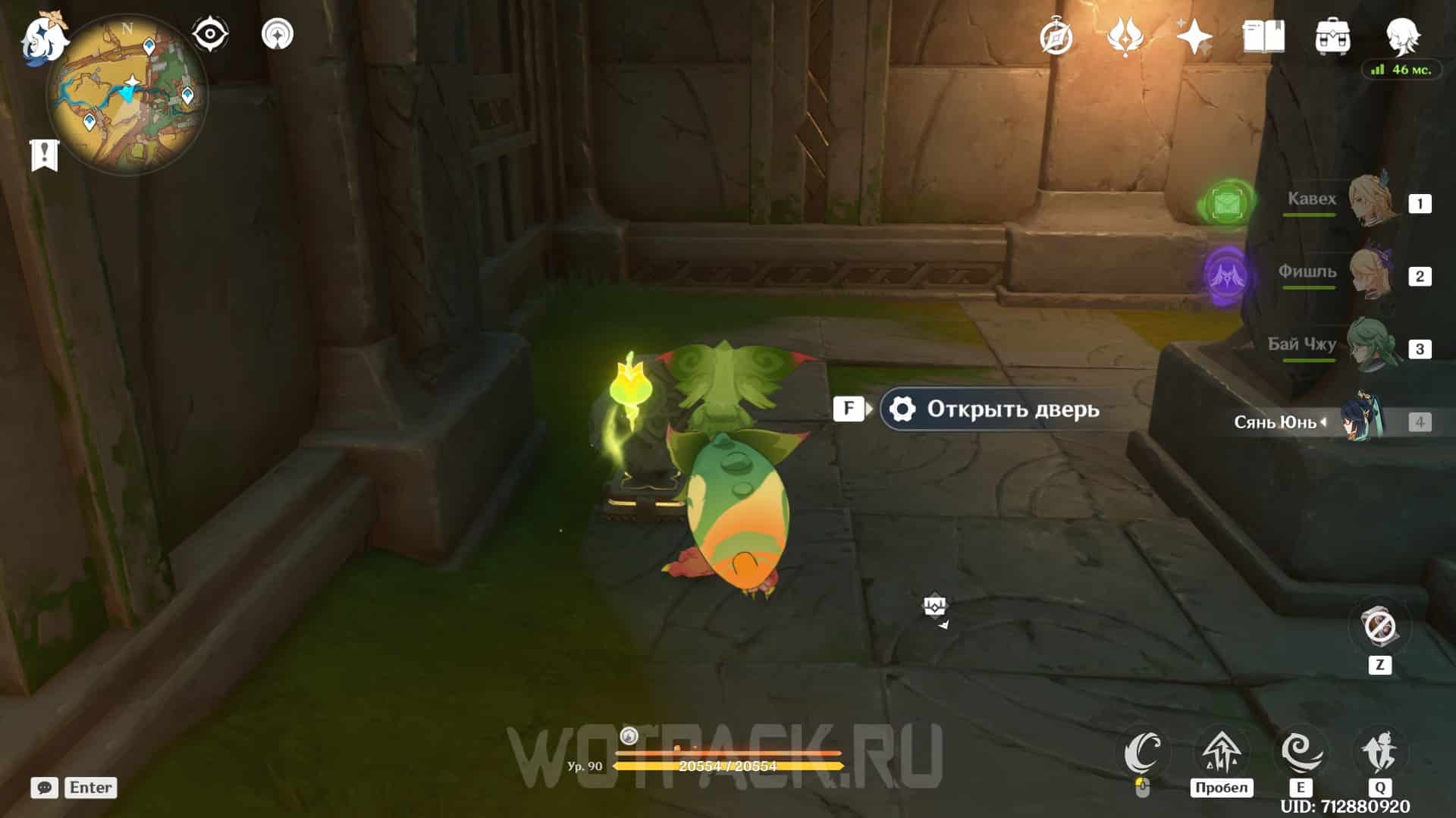Open the circular minimap
The width and height of the screenshot is (1456, 818).
click(127, 96)
